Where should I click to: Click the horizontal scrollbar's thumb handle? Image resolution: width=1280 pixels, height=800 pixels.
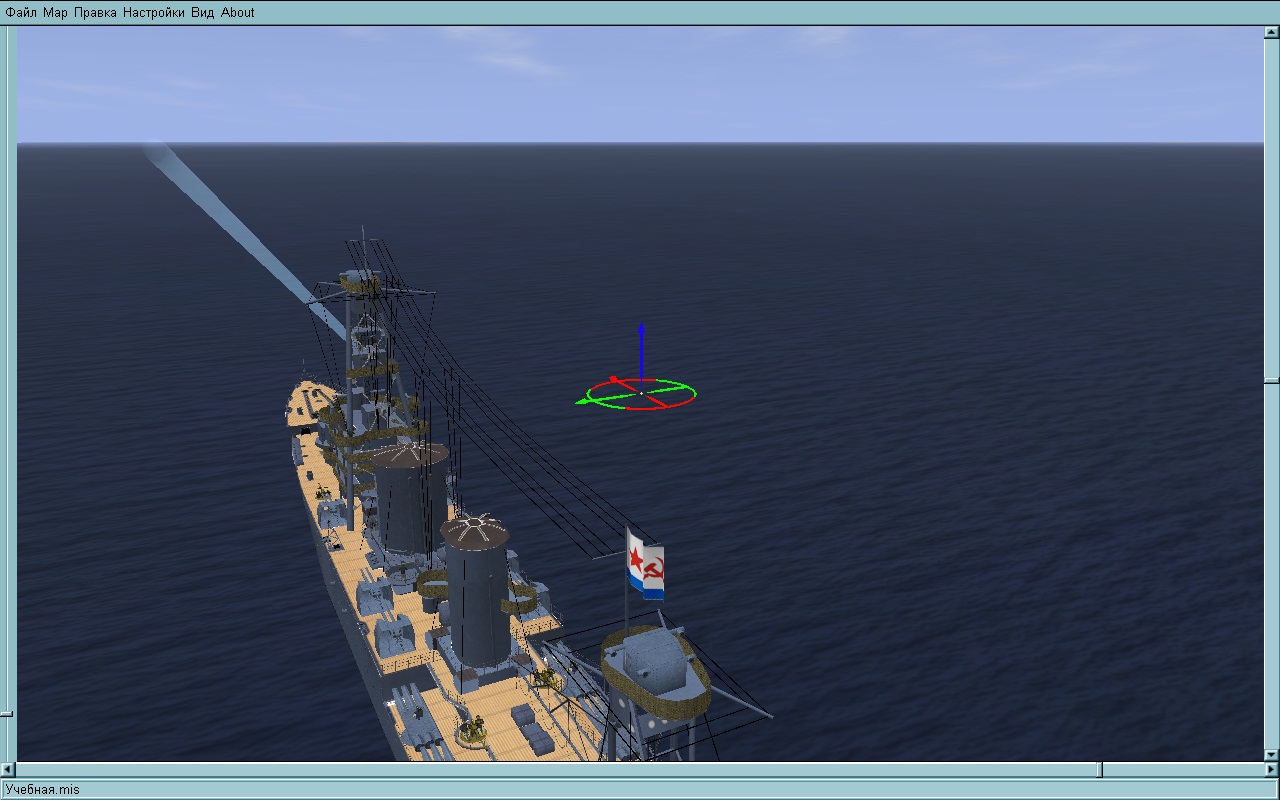[1101, 769]
